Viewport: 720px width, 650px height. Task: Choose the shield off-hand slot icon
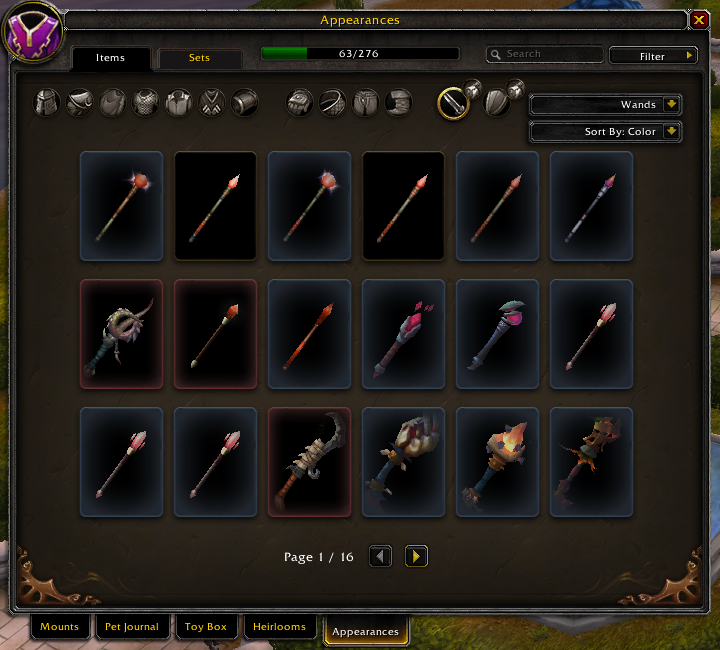point(497,102)
